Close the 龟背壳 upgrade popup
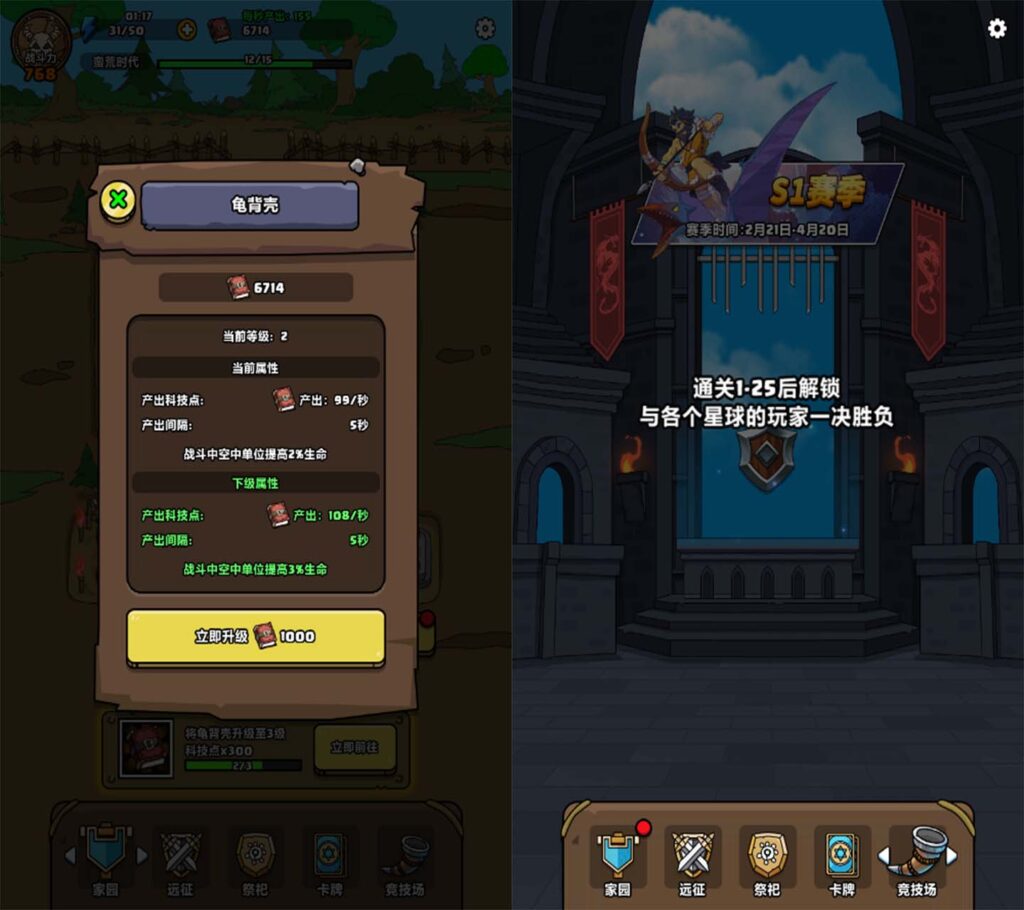 pyautogui.click(x=119, y=200)
